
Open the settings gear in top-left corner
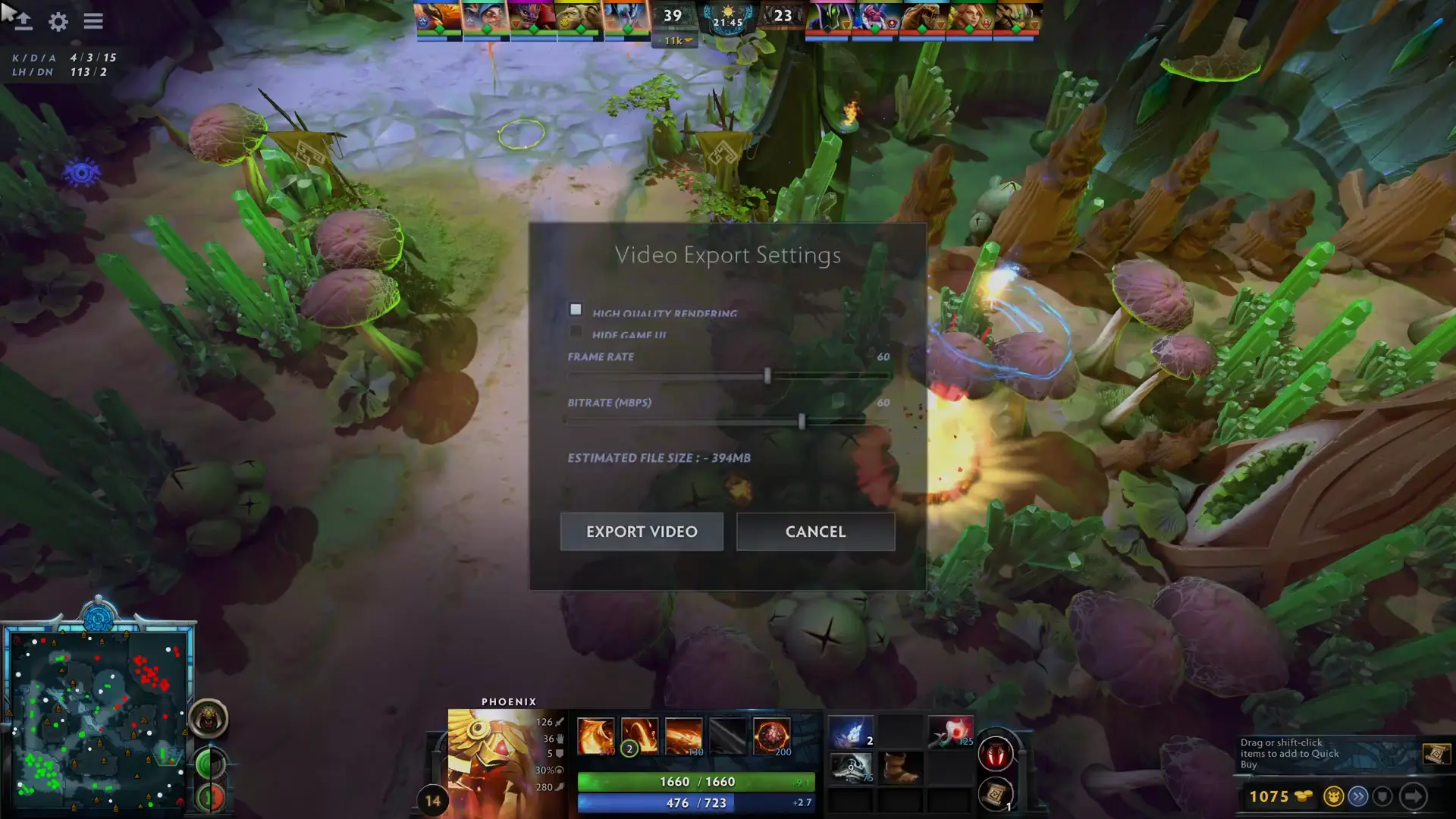[x=58, y=22]
